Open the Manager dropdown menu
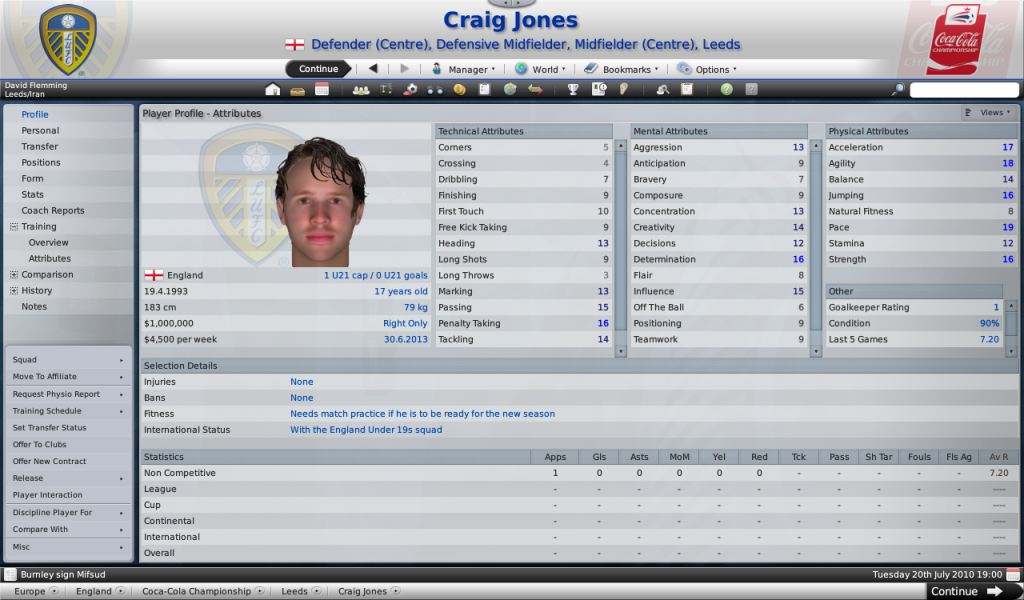The width and height of the screenshot is (1024, 600). [x=463, y=69]
